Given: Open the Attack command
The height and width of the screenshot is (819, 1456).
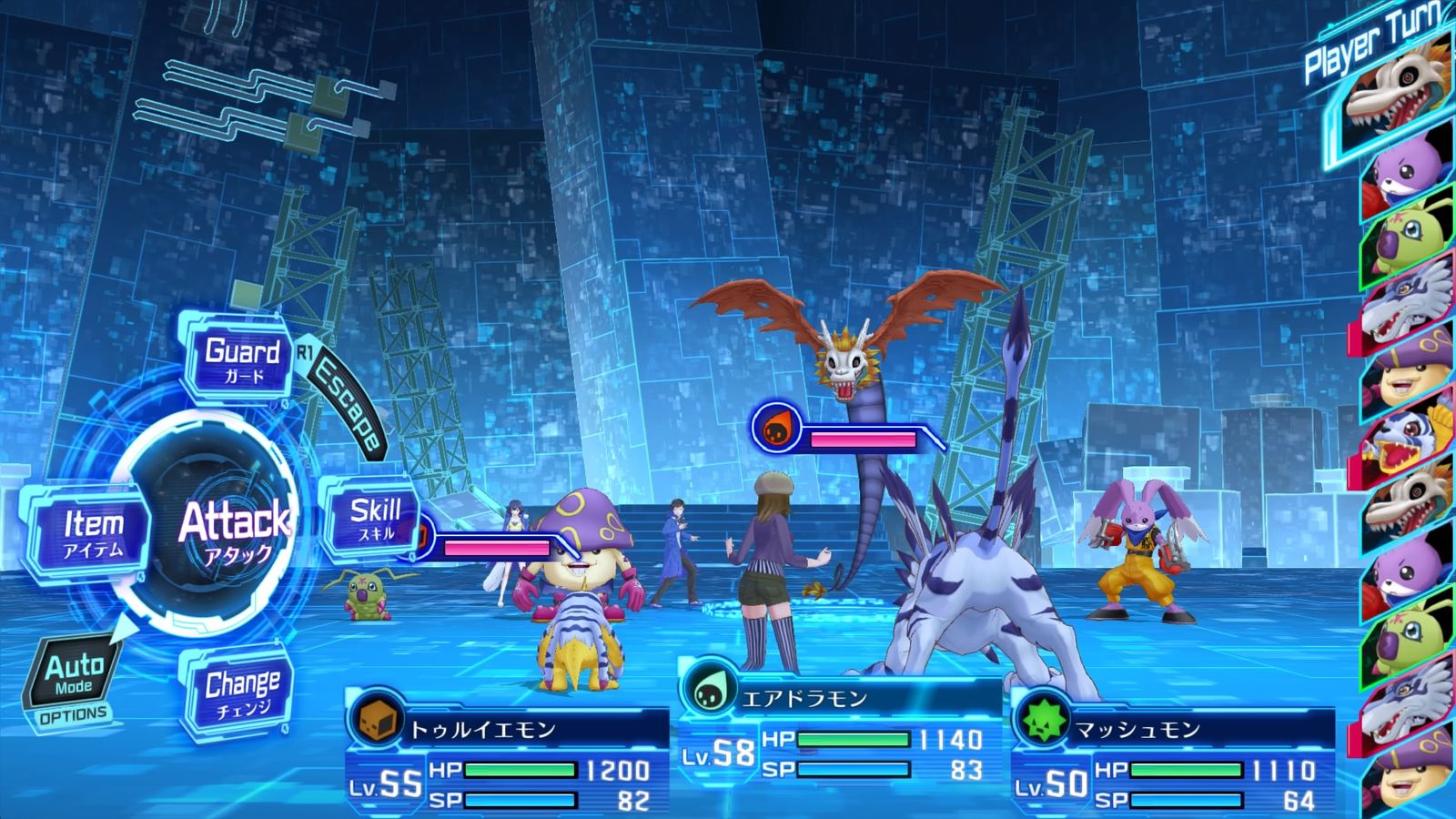Looking at the screenshot, I should tap(235, 525).
